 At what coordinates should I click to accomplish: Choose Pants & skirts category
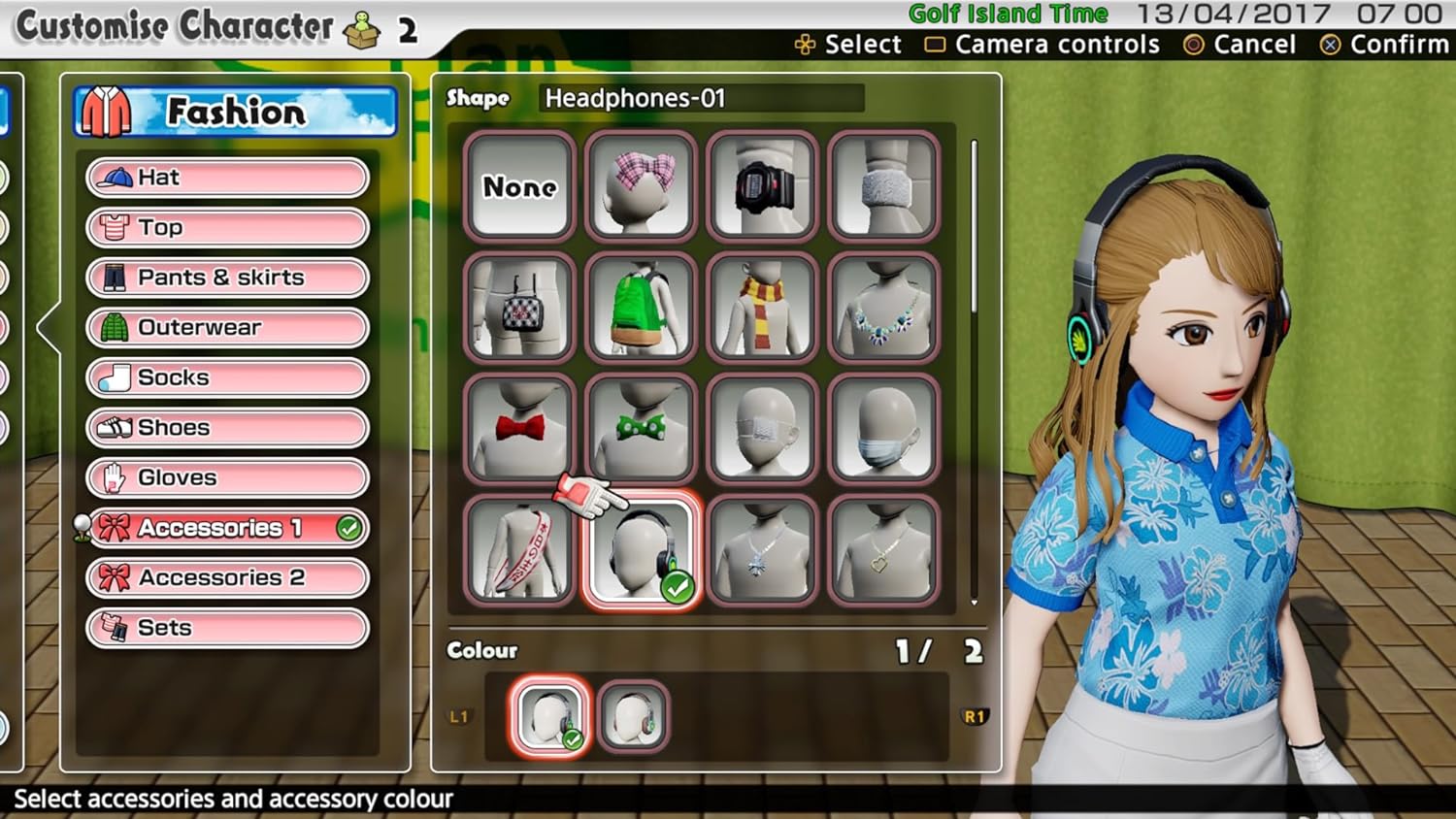pyautogui.click(x=227, y=278)
